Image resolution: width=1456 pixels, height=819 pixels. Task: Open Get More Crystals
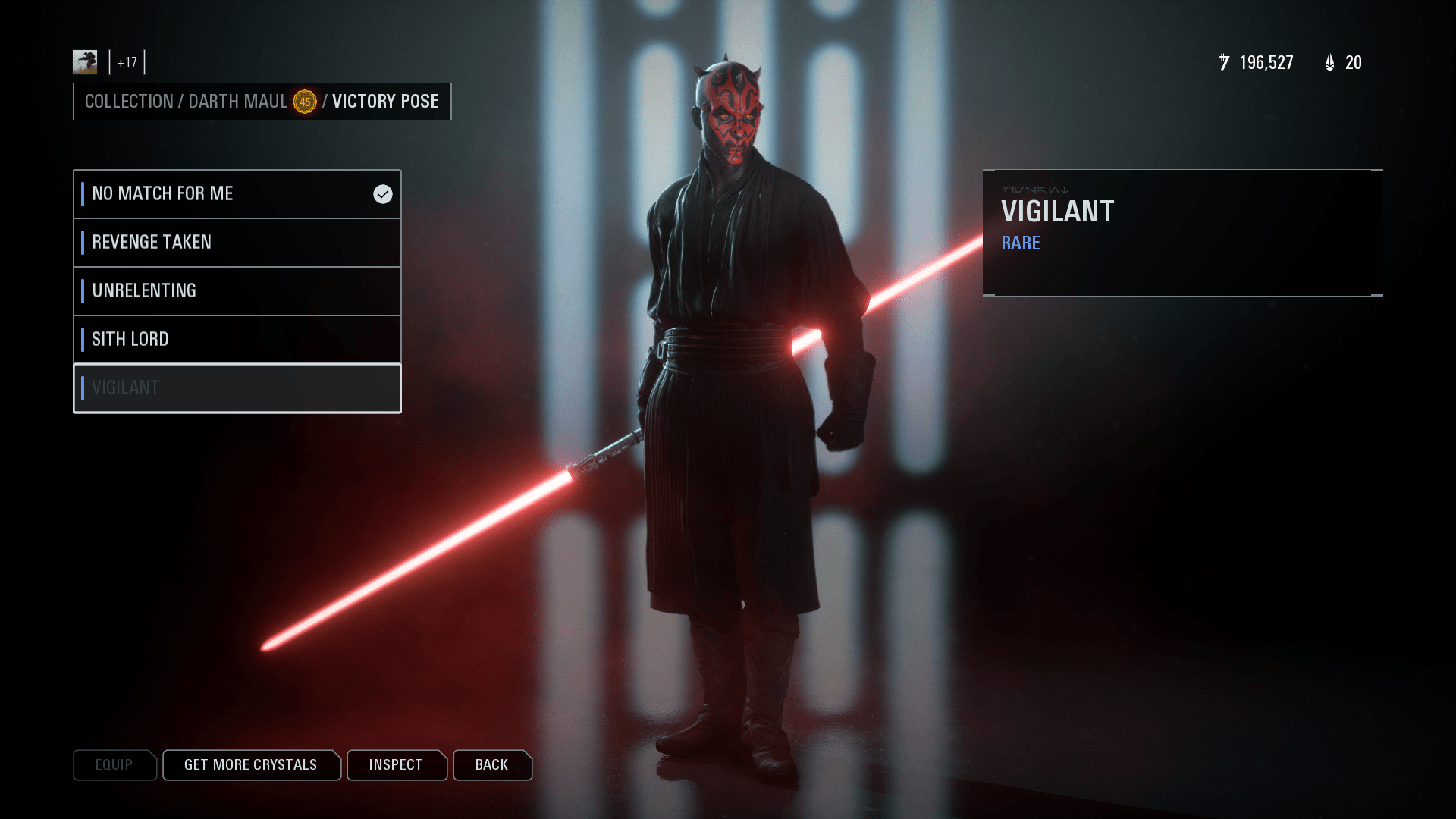point(251,765)
